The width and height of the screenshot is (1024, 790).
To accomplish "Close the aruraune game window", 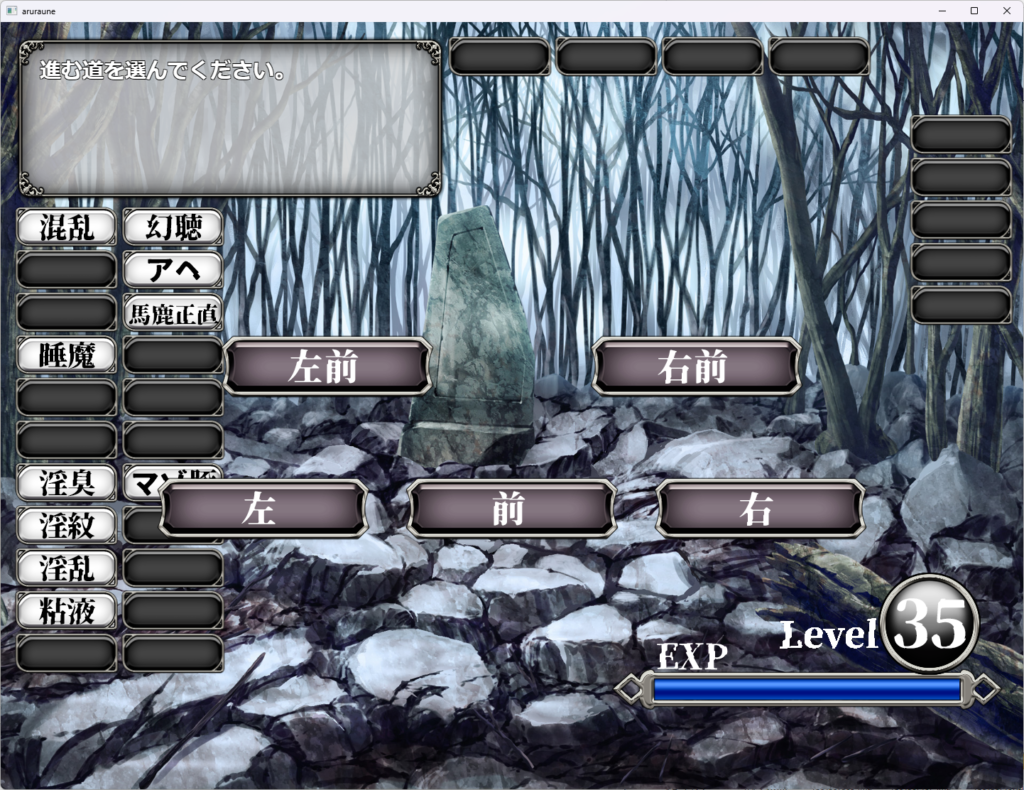I will 1002,10.
